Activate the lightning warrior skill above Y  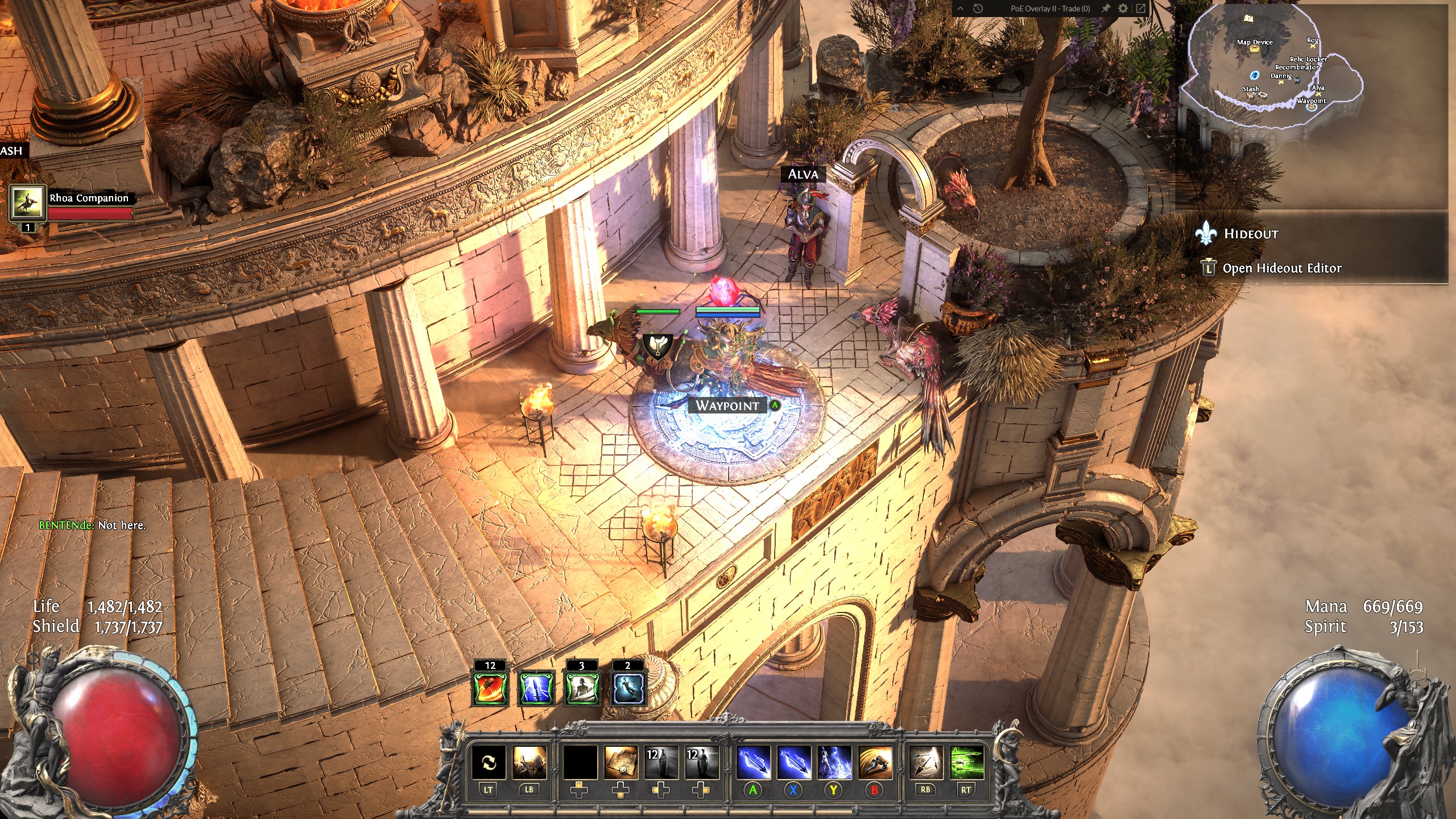pos(834,762)
